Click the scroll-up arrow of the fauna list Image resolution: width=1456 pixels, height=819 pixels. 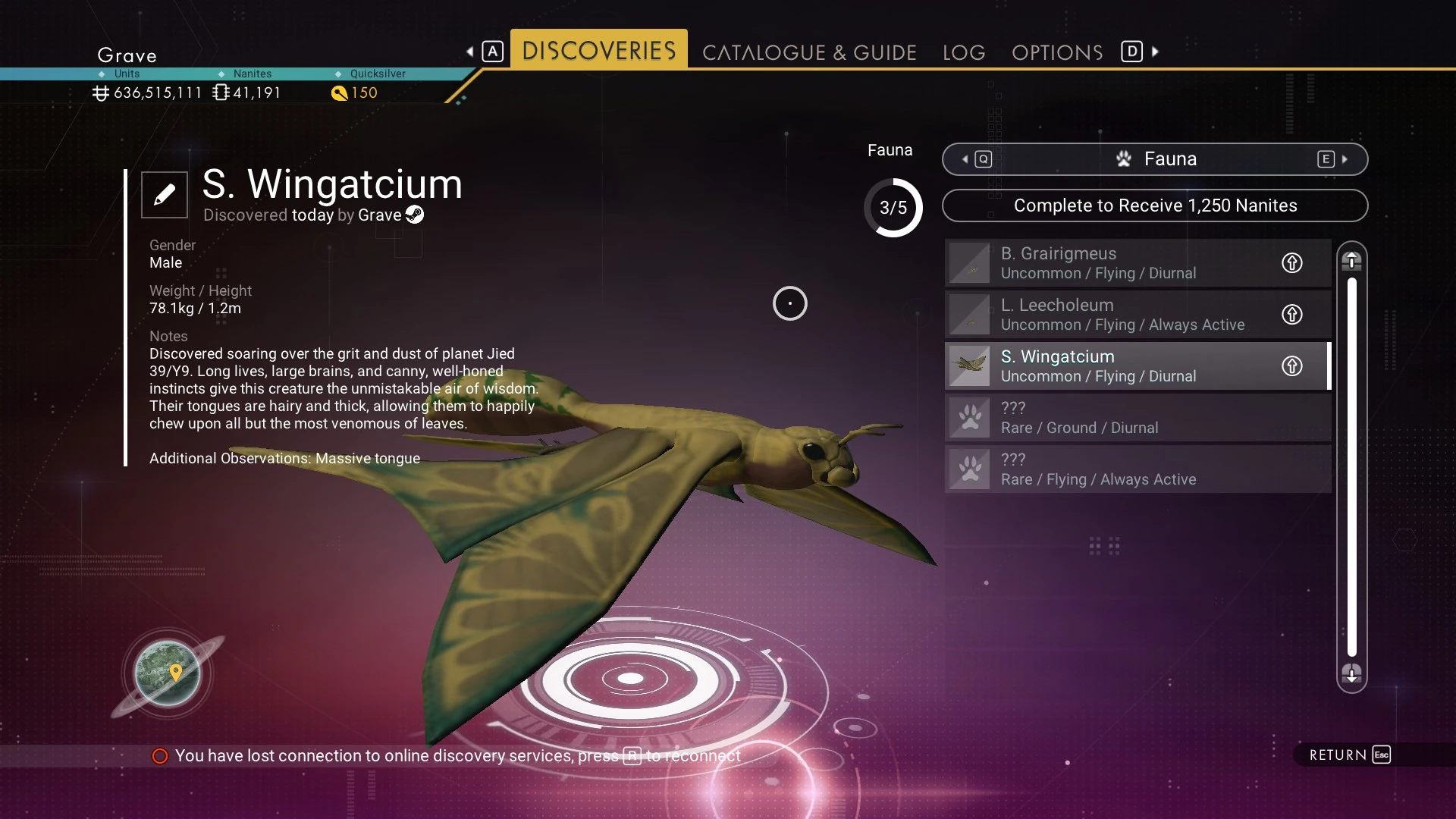[x=1351, y=261]
